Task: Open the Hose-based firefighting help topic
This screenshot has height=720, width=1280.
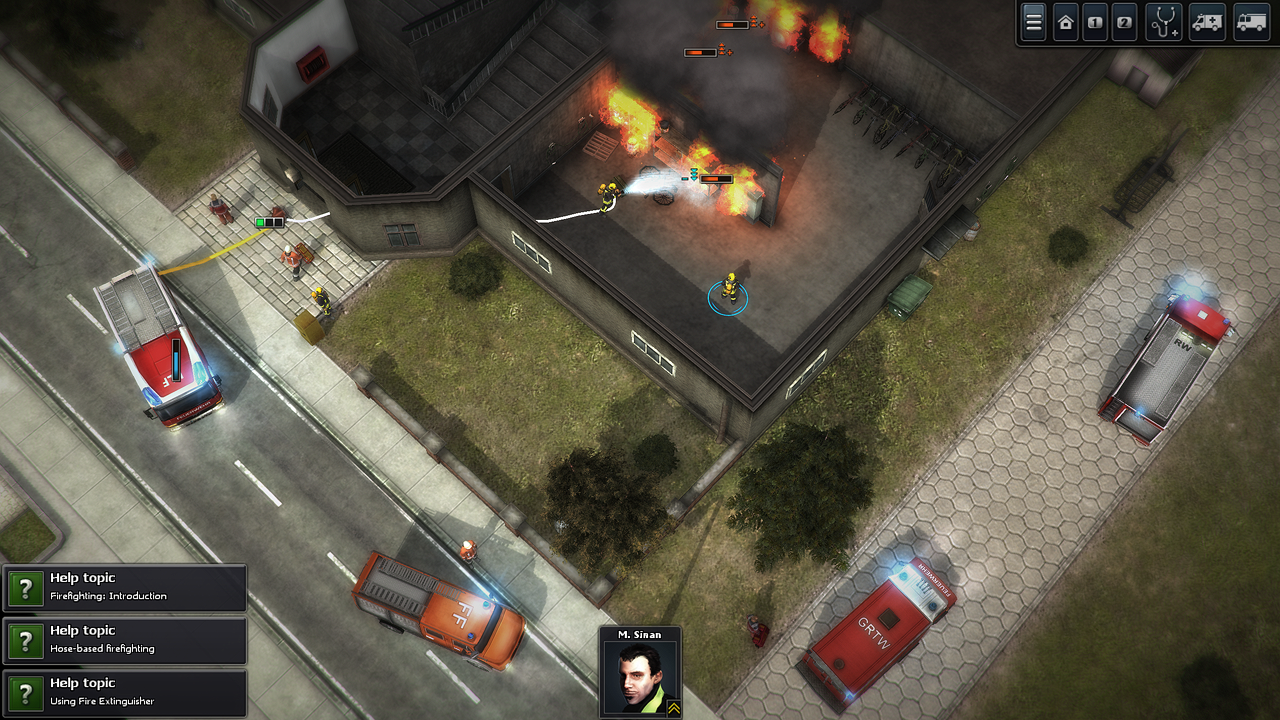Action: click(x=110, y=641)
